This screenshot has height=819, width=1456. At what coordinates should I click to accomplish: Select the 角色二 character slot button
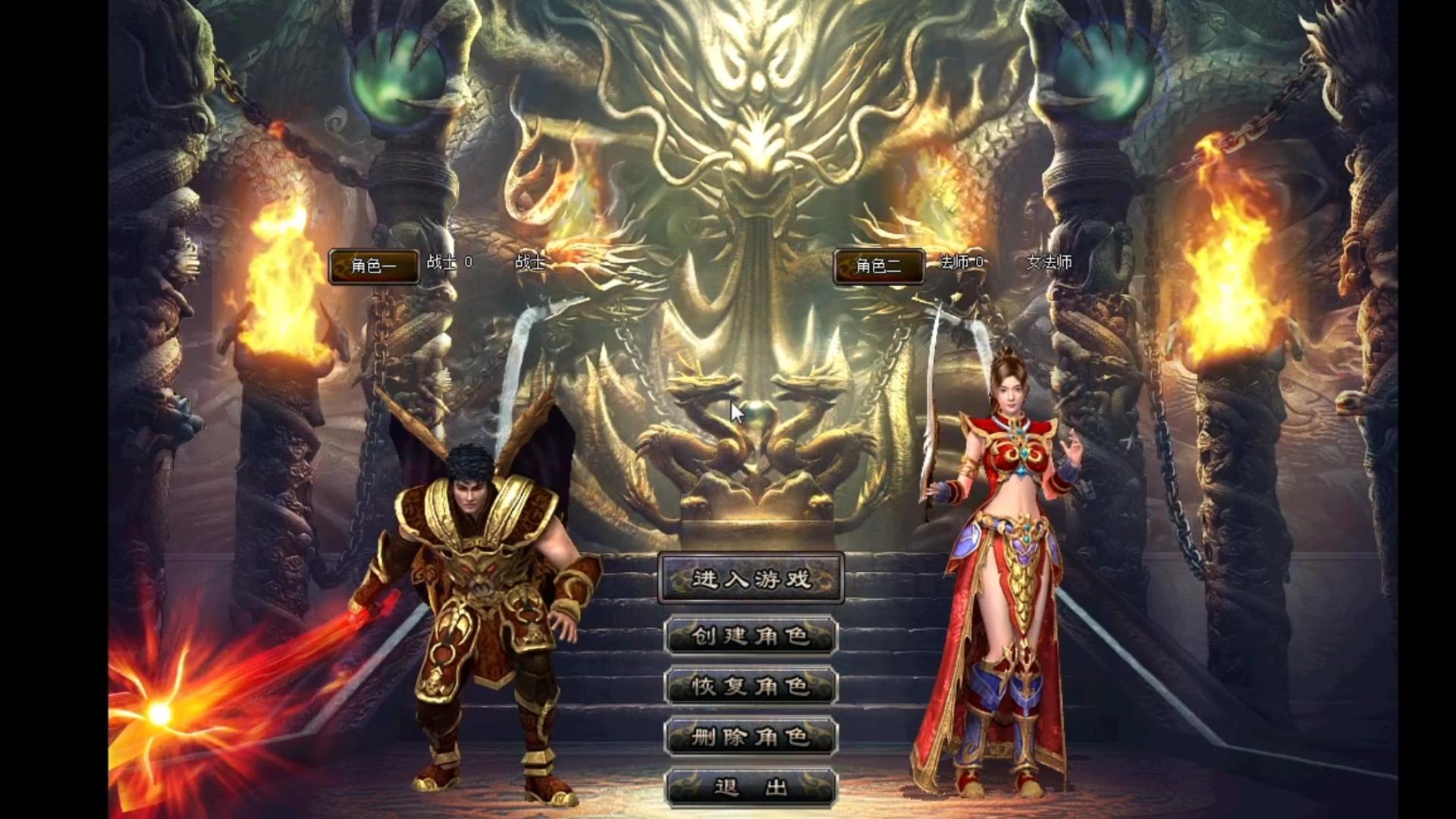coord(878,266)
